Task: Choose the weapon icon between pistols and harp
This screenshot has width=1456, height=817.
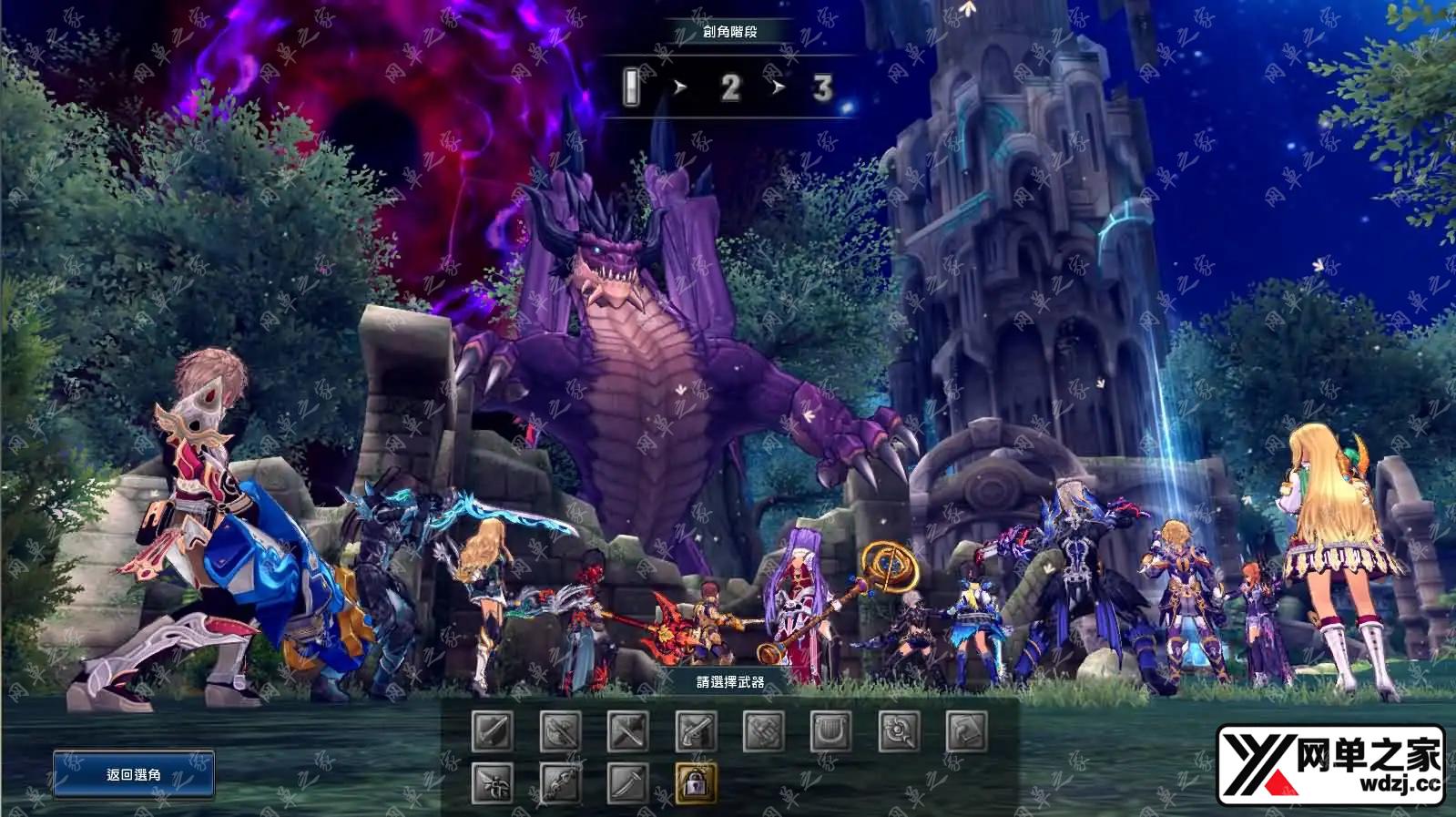Action: (x=763, y=731)
